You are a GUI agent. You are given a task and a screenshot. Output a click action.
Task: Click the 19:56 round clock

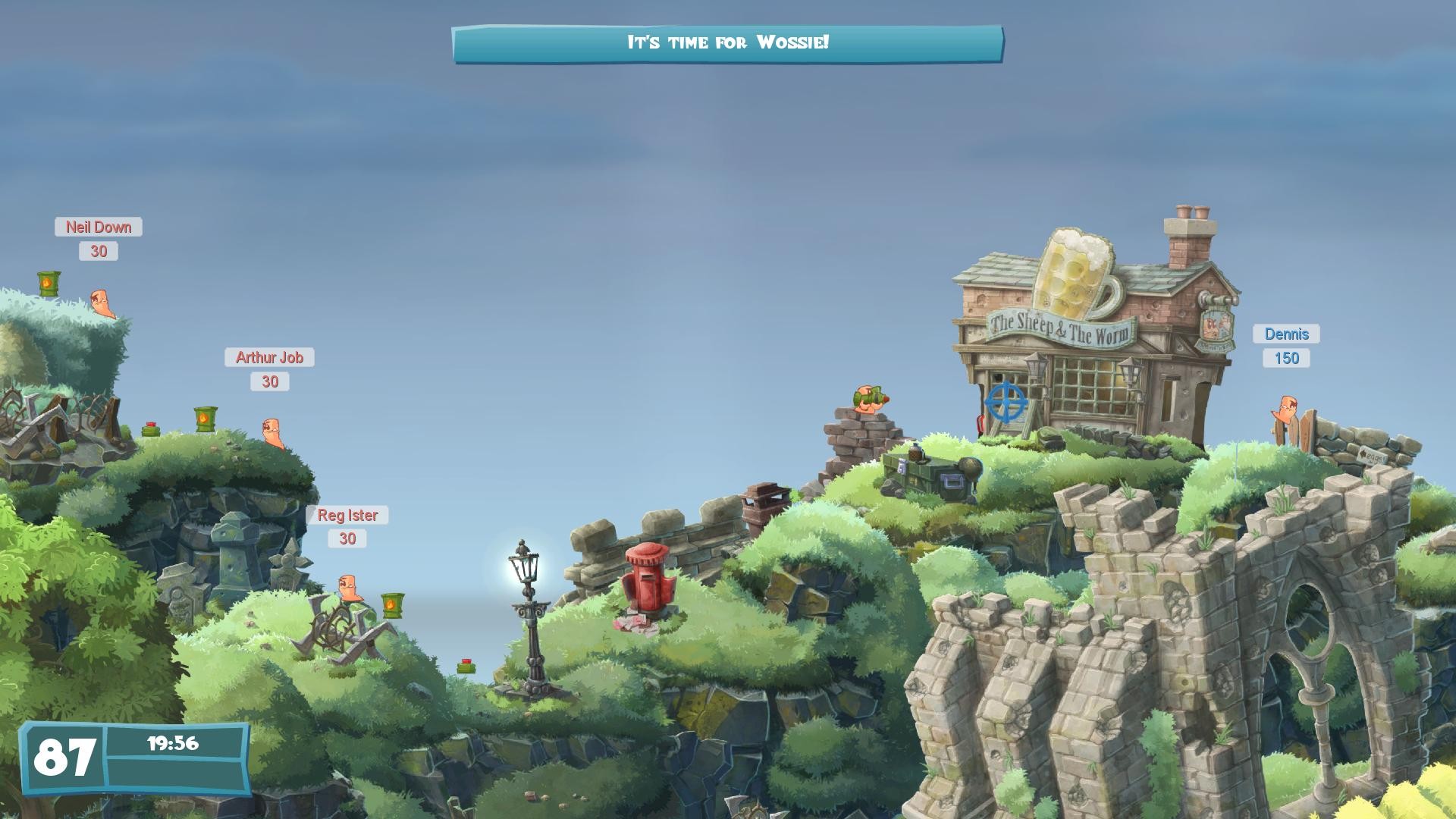click(x=174, y=745)
